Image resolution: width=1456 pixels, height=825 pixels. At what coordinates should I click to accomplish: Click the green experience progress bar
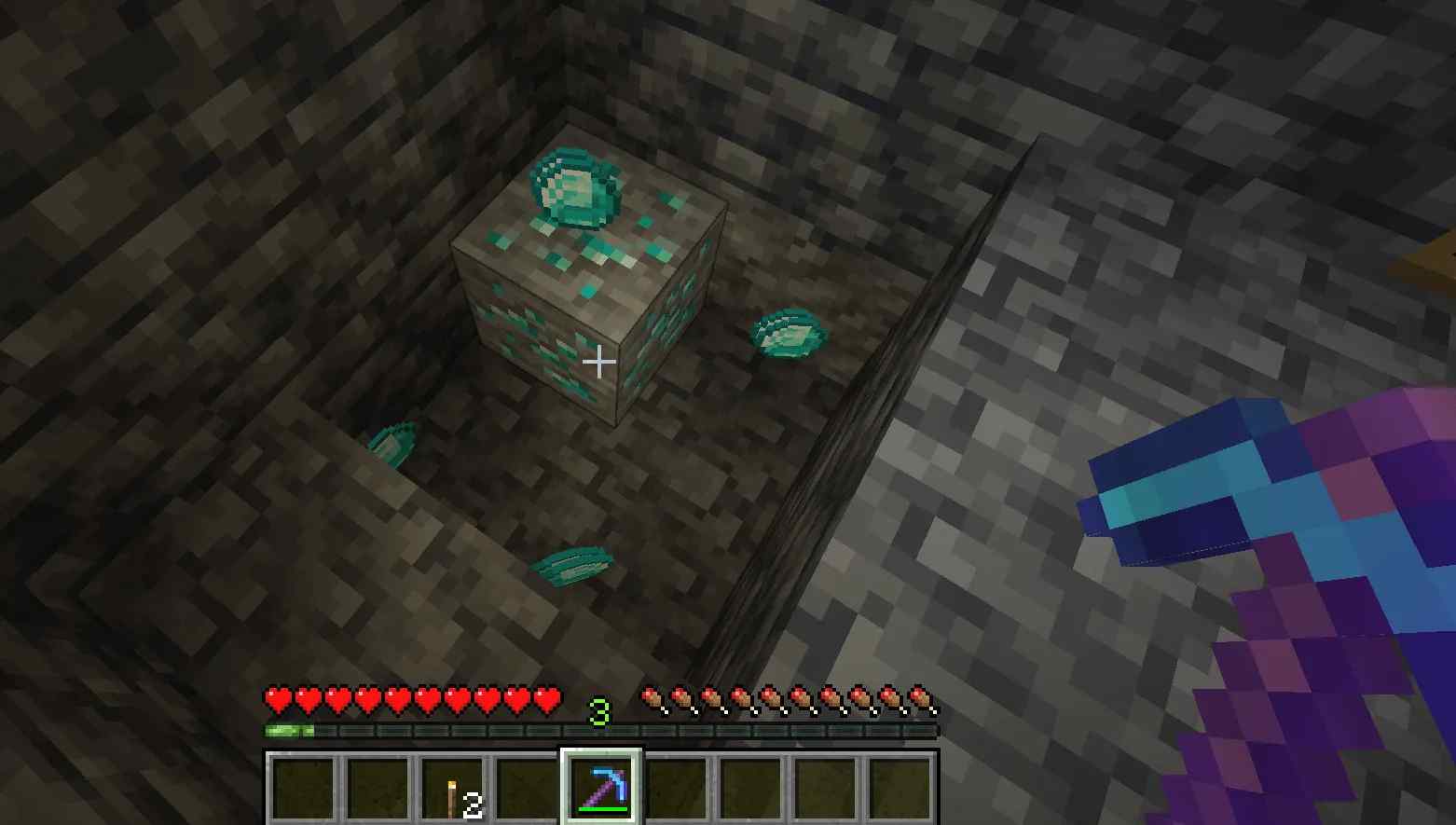tap(289, 730)
